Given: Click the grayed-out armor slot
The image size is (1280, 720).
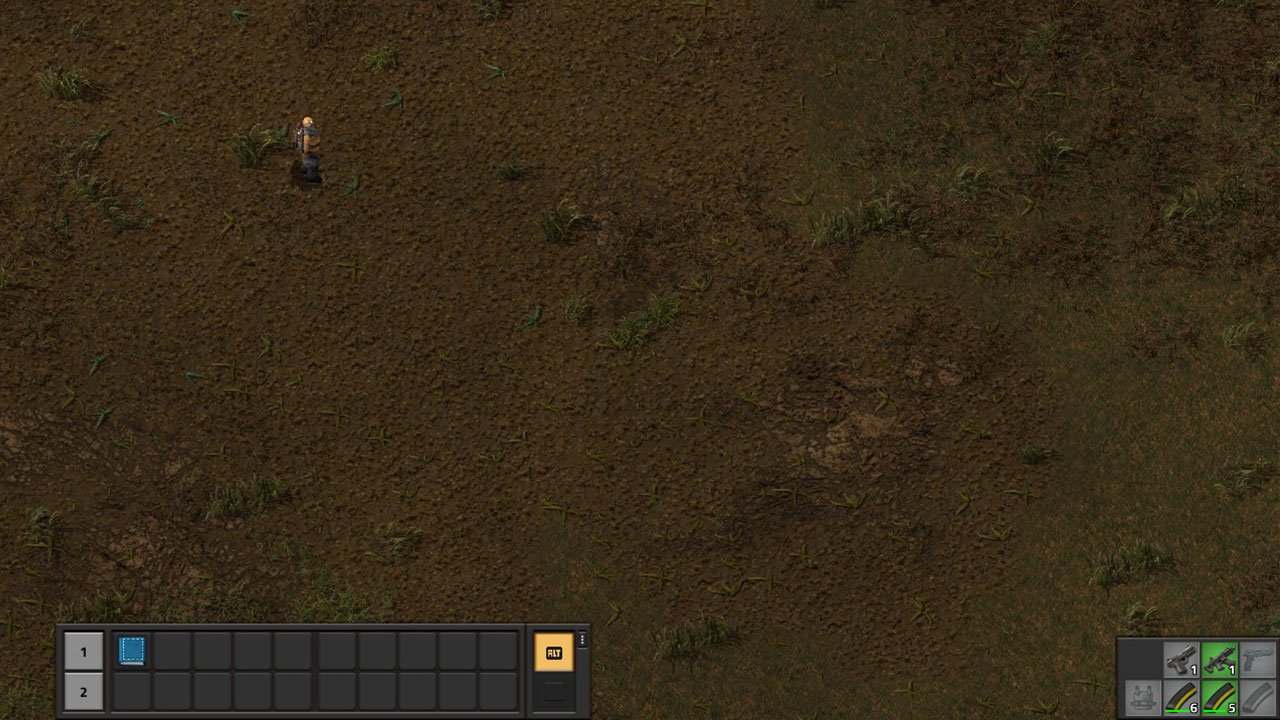Looking at the screenshot, I should click(x=1143, y=698).
